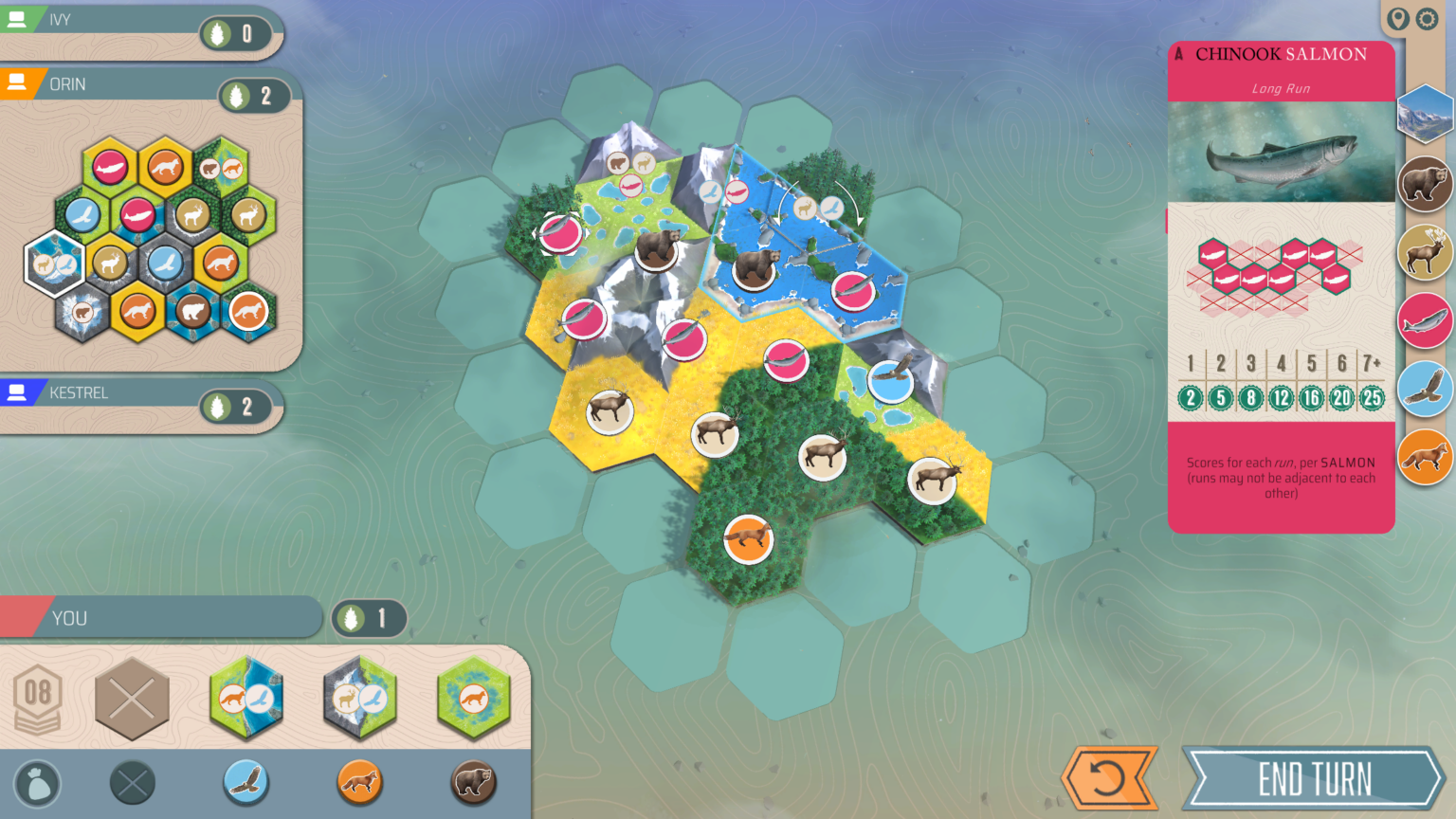Open the bear scoring card in the sidebar
Image resolution: width=1456 pixels, height=819 pixels.
pyautogui.click(x=1425, y=180)
